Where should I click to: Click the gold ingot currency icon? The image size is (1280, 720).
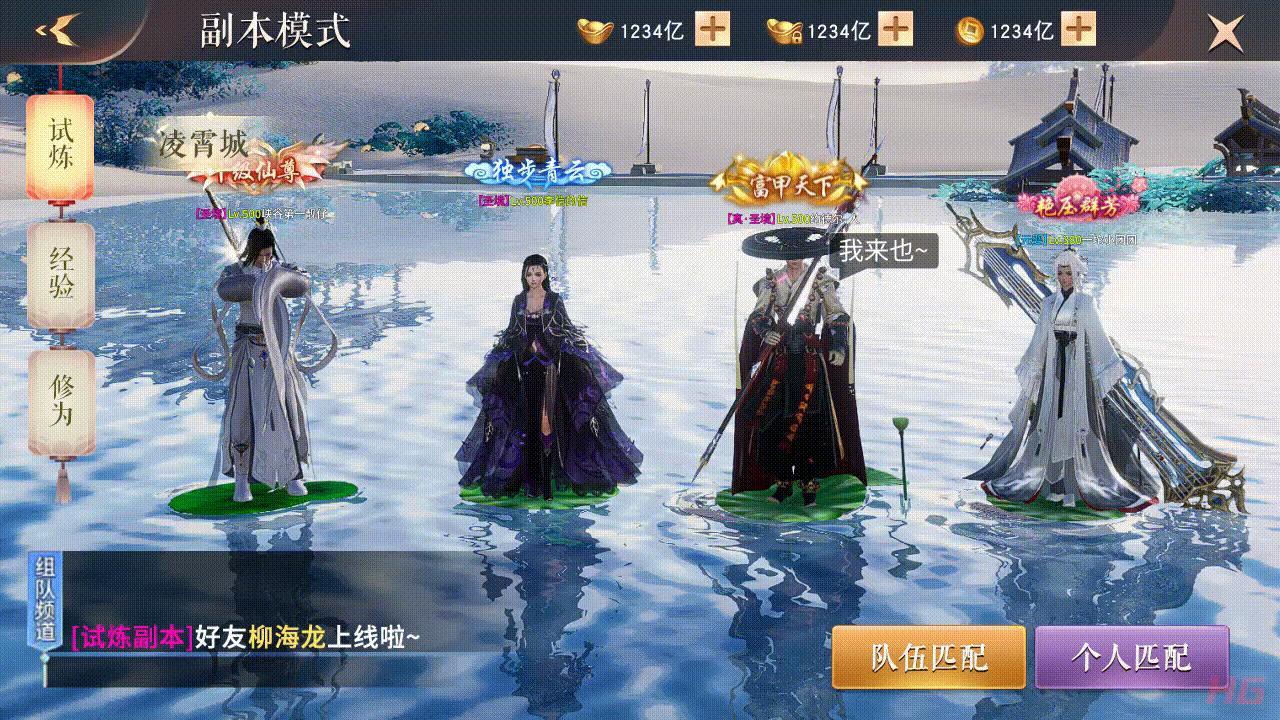point(595,30)
